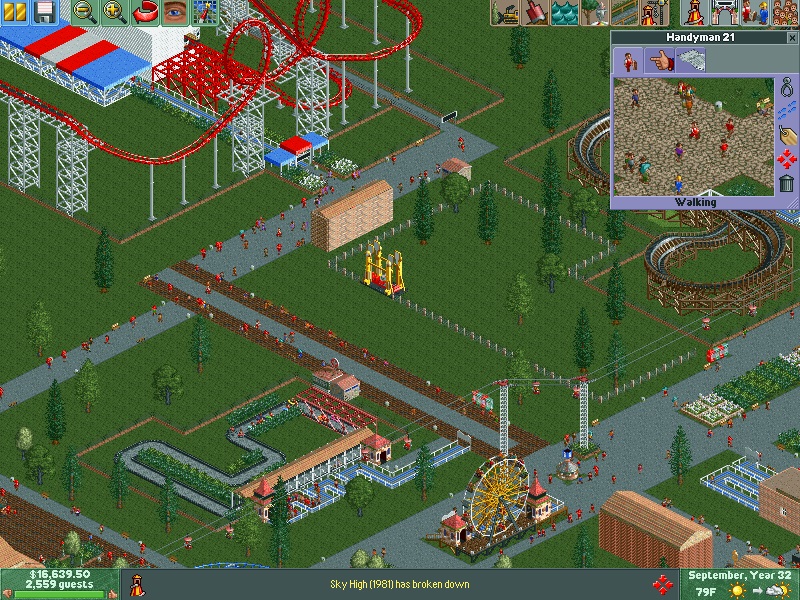The image size is (800, 600).
Task: Select the bulldozer clear scenery tool
Action: click(x=509, y=12)
